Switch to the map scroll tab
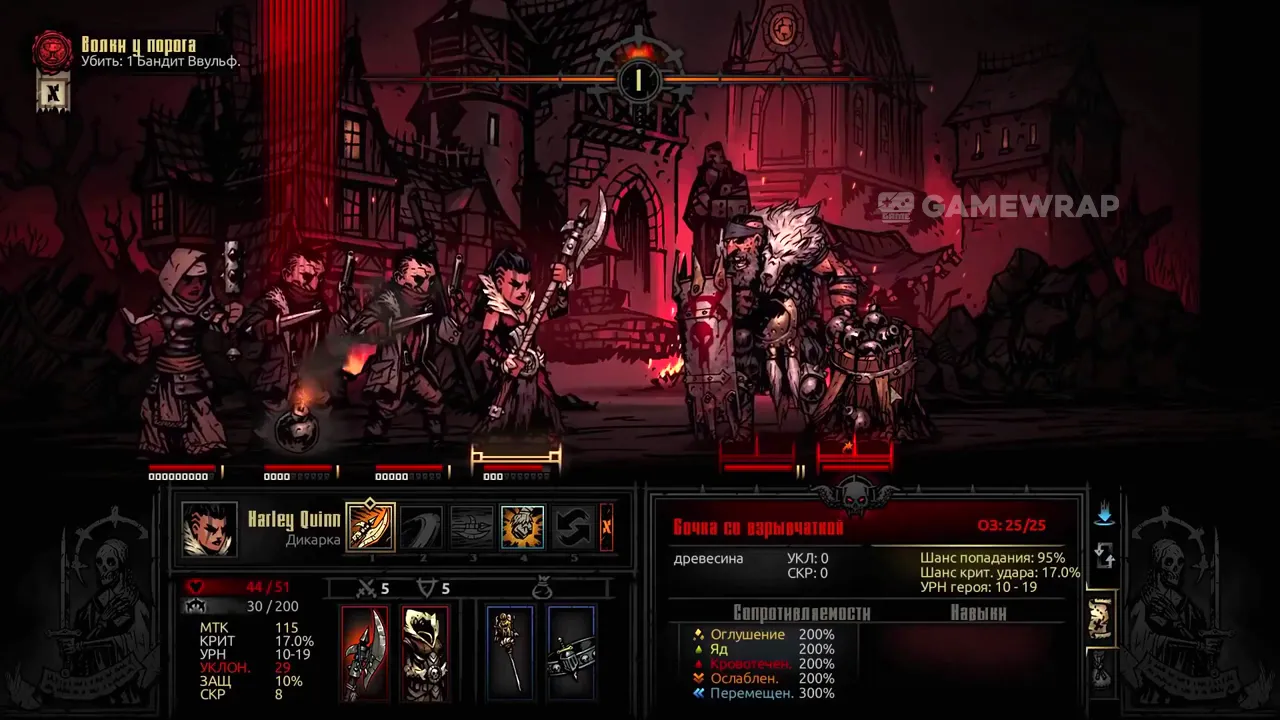The width and height of the screenshot is (1280, 720). (x=1102, y=618)
